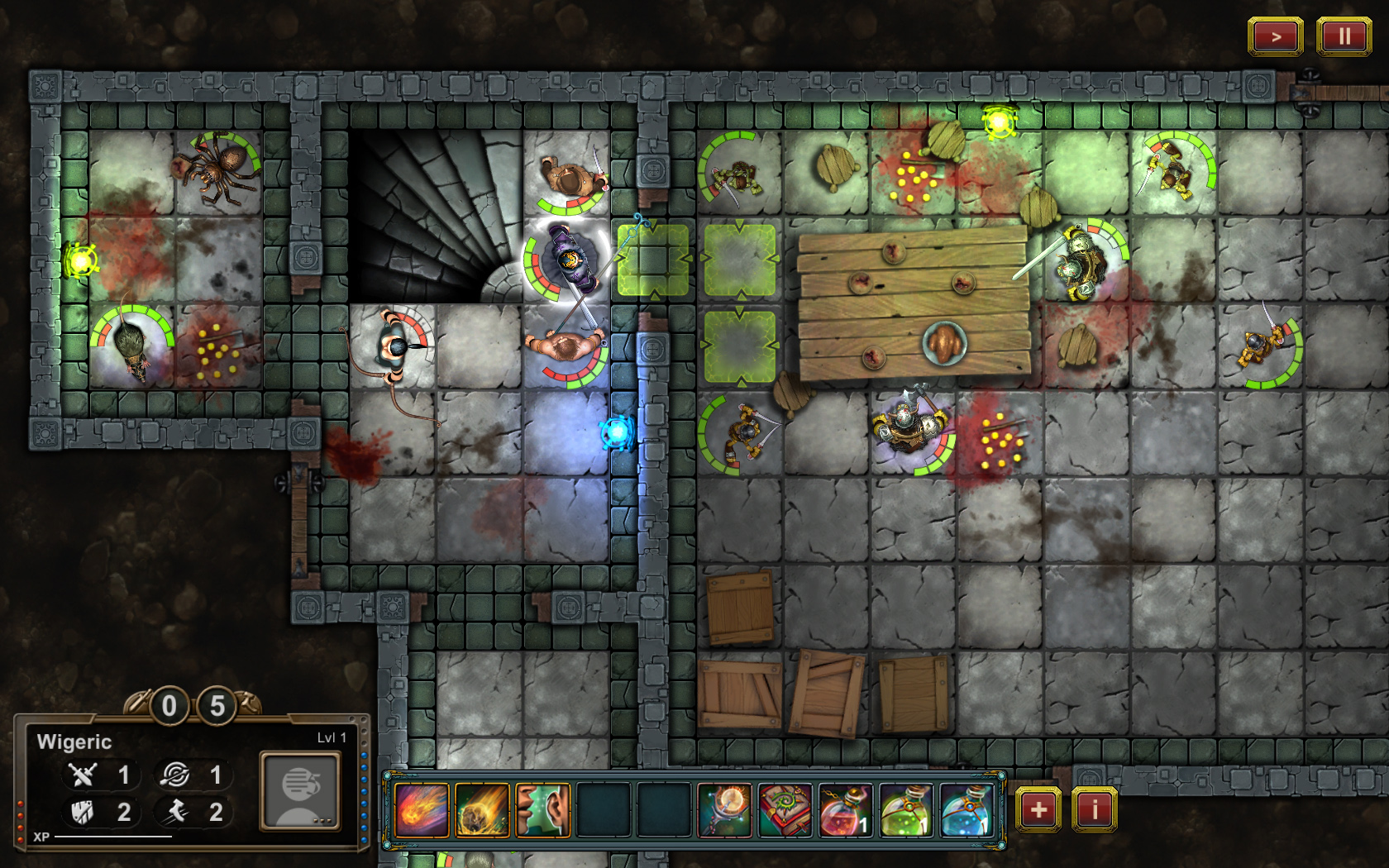Cast the purple fireball spell

[x=422, y=810]
